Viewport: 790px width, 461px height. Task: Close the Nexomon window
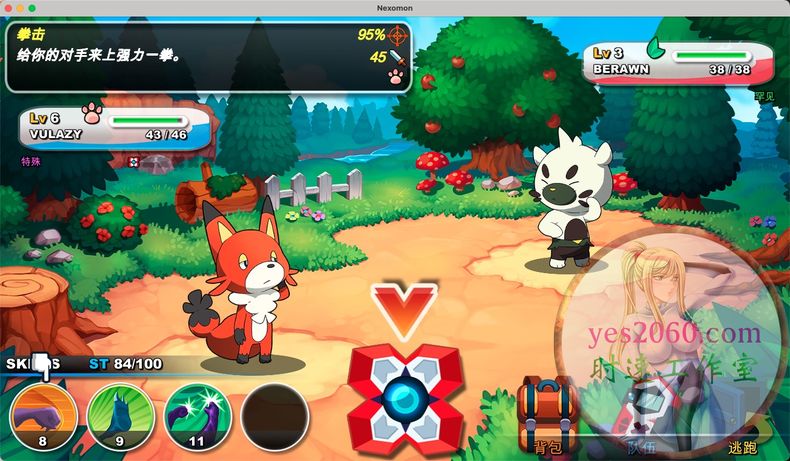(7, 7)
